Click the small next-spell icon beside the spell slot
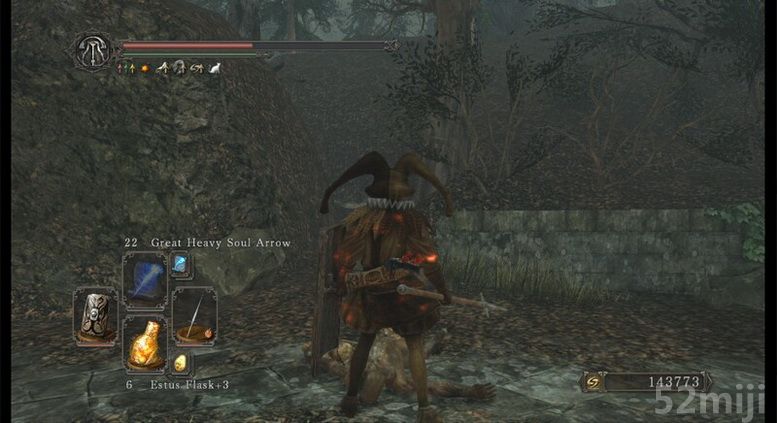Image resolution: width=777 pixels, height=423 pixels. (x=180, y=264)
